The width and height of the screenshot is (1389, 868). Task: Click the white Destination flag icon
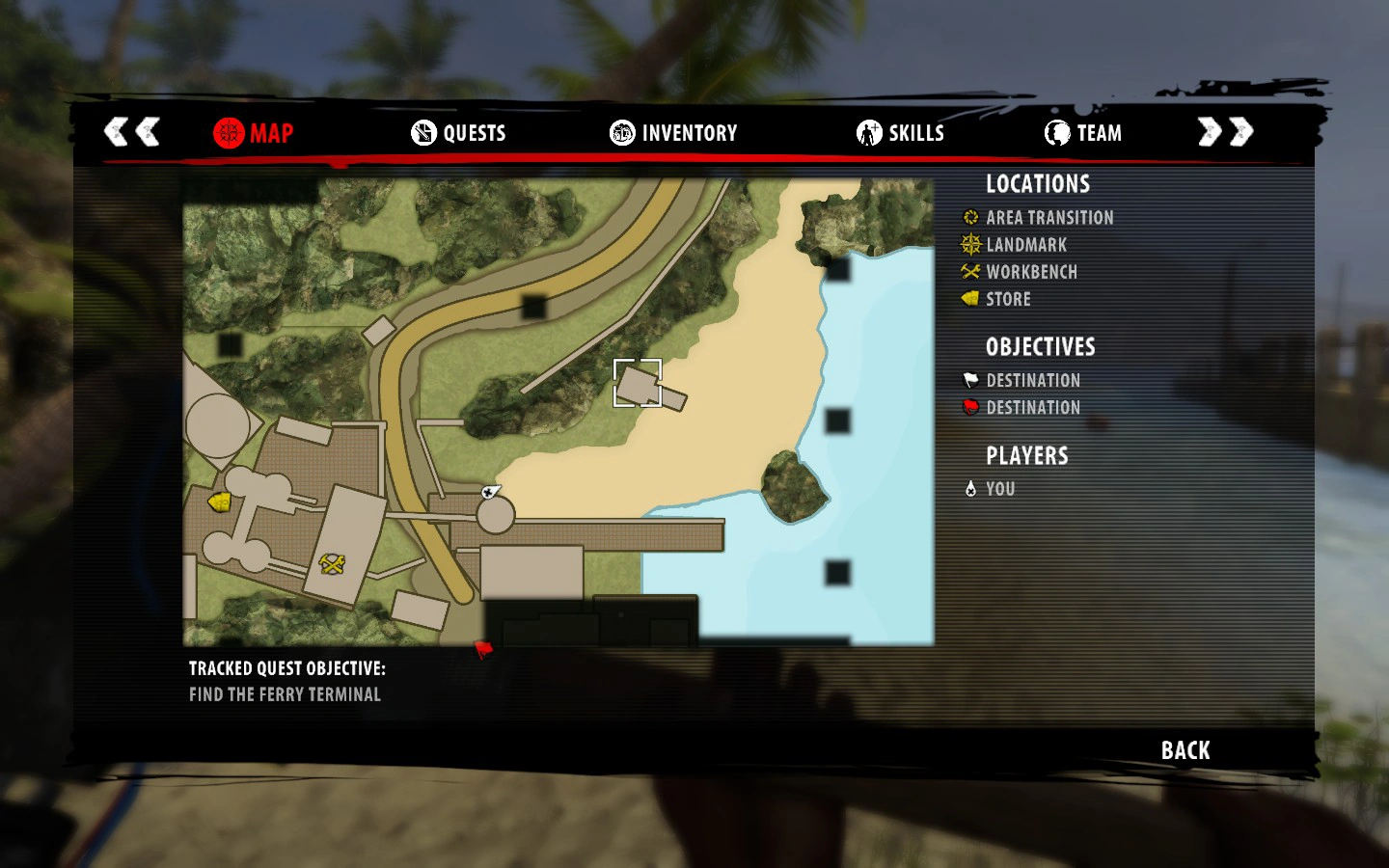click(969, 379)
